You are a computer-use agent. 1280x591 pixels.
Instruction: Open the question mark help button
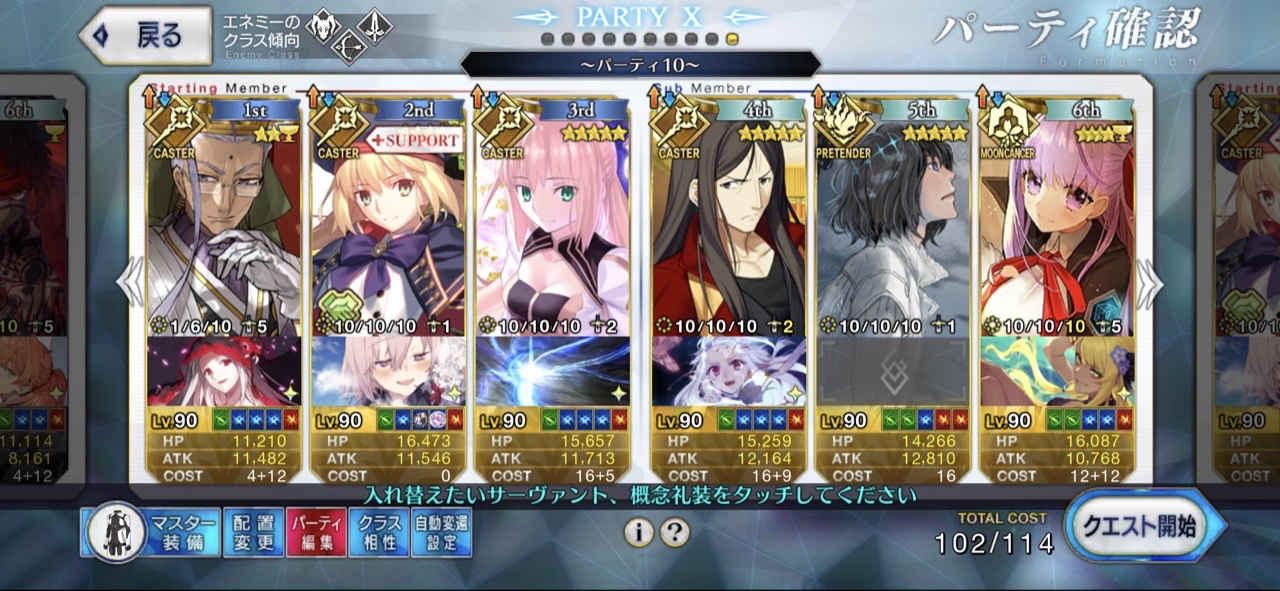[x=675, y=532]
